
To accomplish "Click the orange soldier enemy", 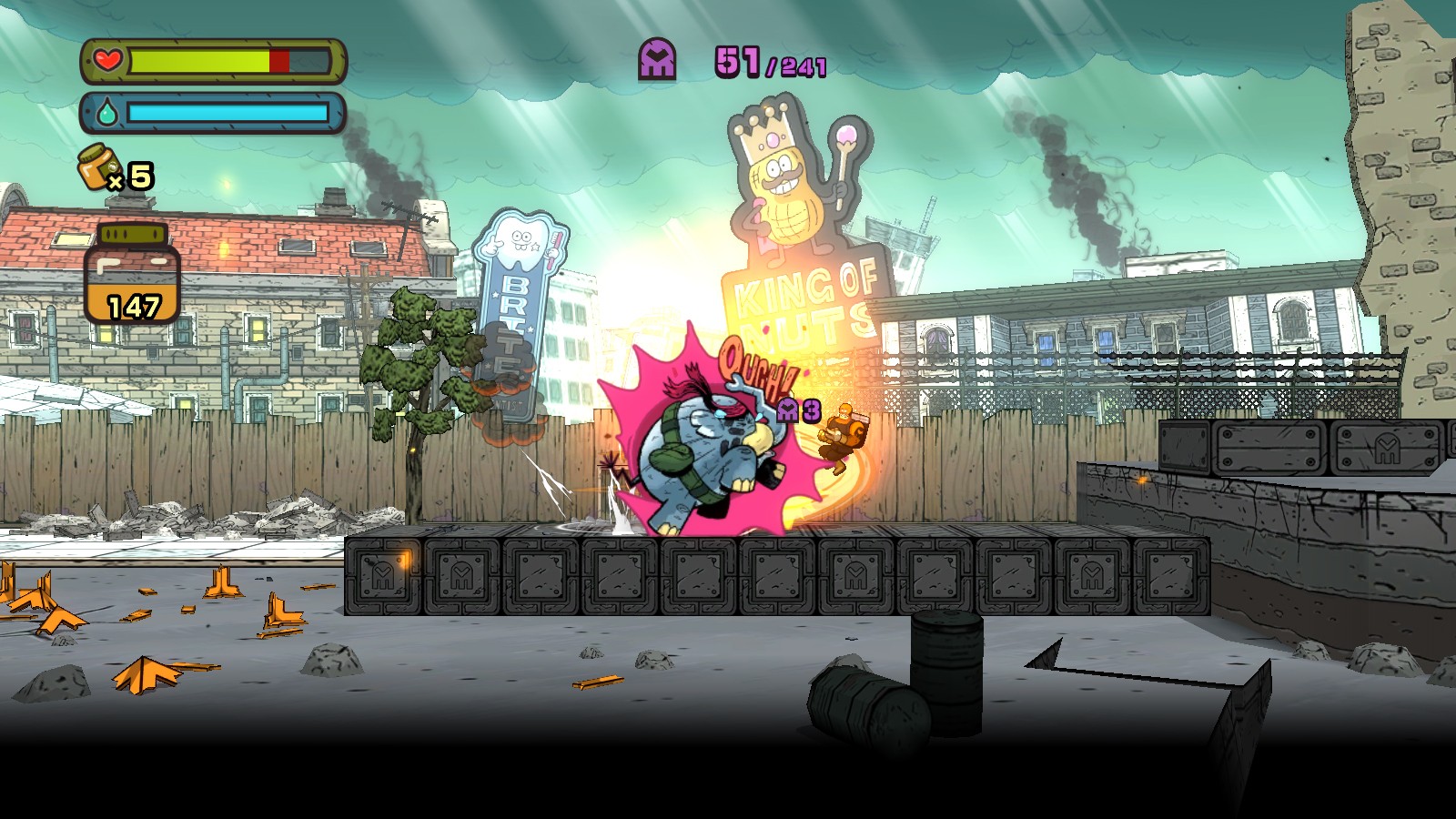I will click(x=846, y=432).
